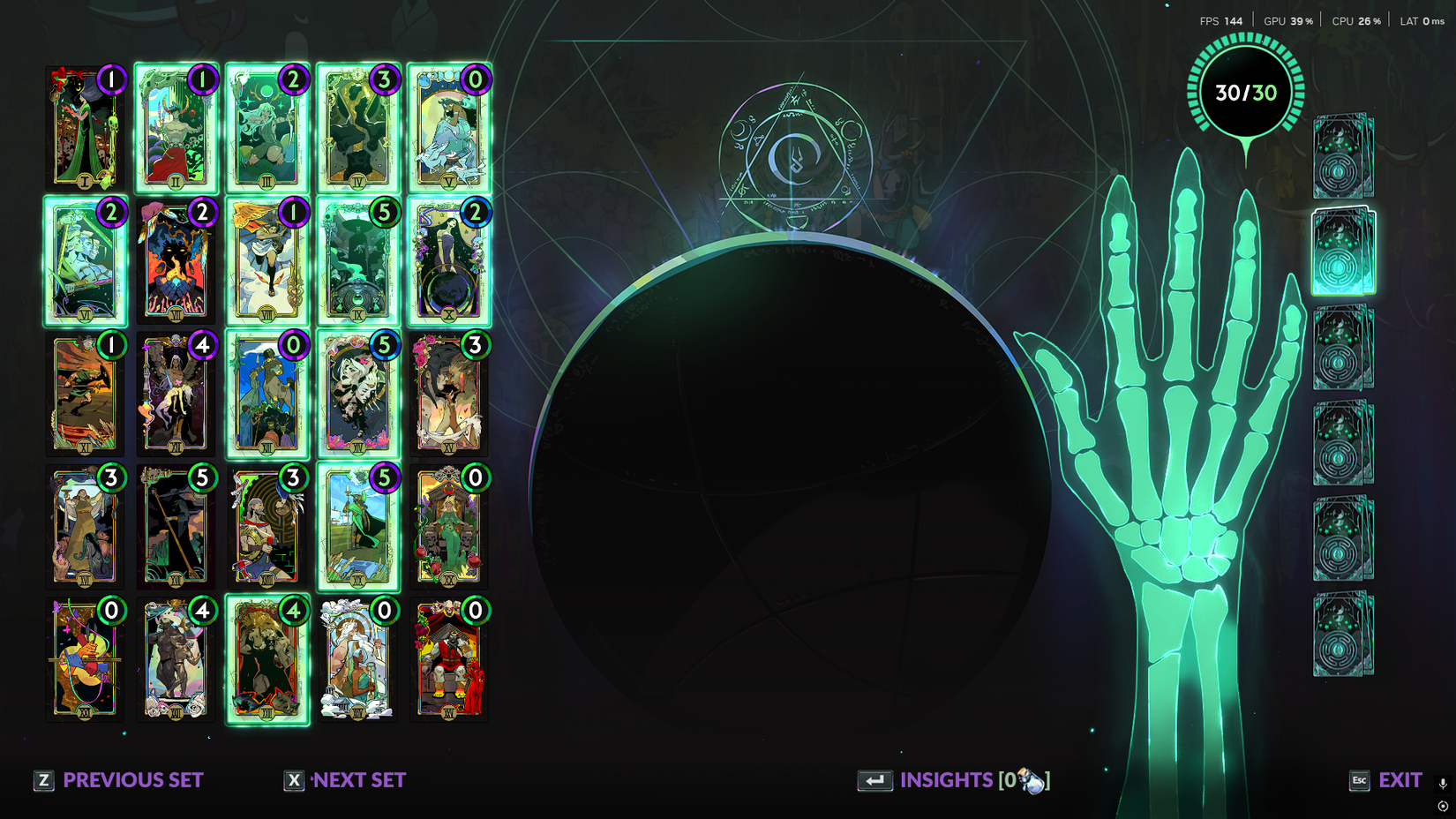The width and height of the screenshot is (1456, 819).
Task: Select card IX costing 5
Action: (x=357, y=262)
